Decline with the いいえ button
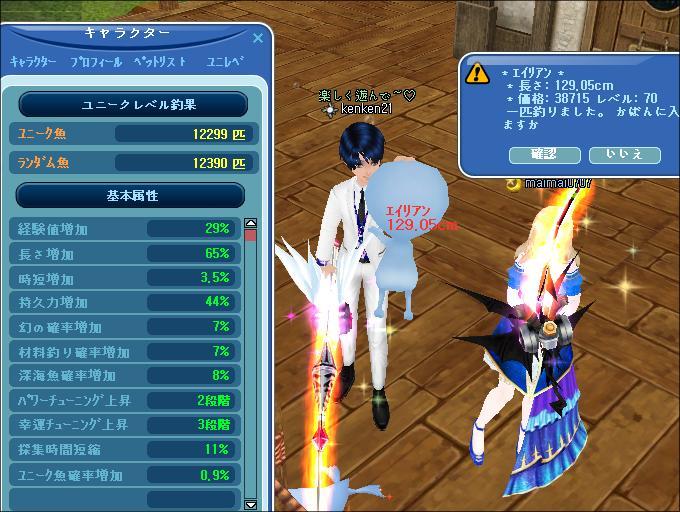The width and height of the screenshot is (680, 512). tap(624, 154)
